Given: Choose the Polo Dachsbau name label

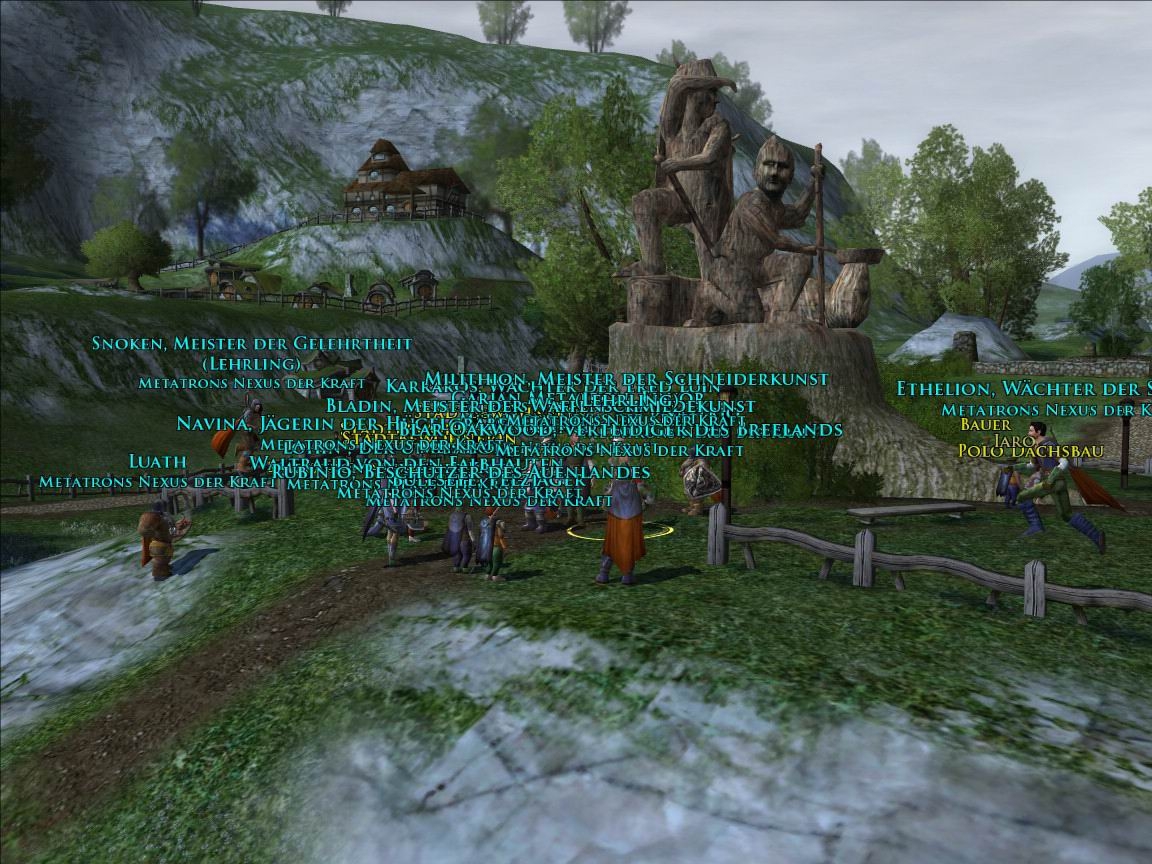Looking at the screenshot, I should pyautogui.click(x=1030, y=451).
